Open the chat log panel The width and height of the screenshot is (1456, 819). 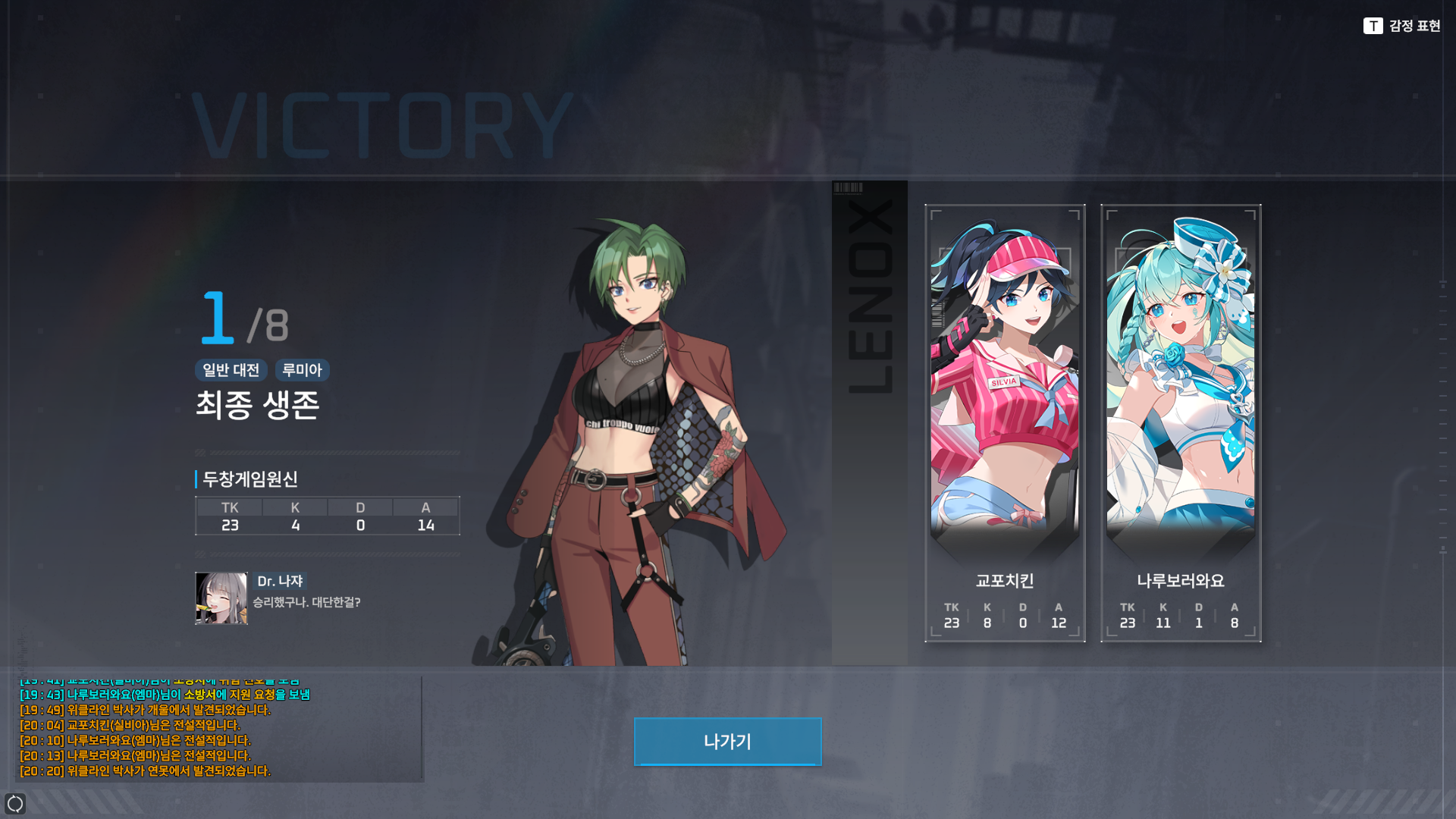point(219,730)
